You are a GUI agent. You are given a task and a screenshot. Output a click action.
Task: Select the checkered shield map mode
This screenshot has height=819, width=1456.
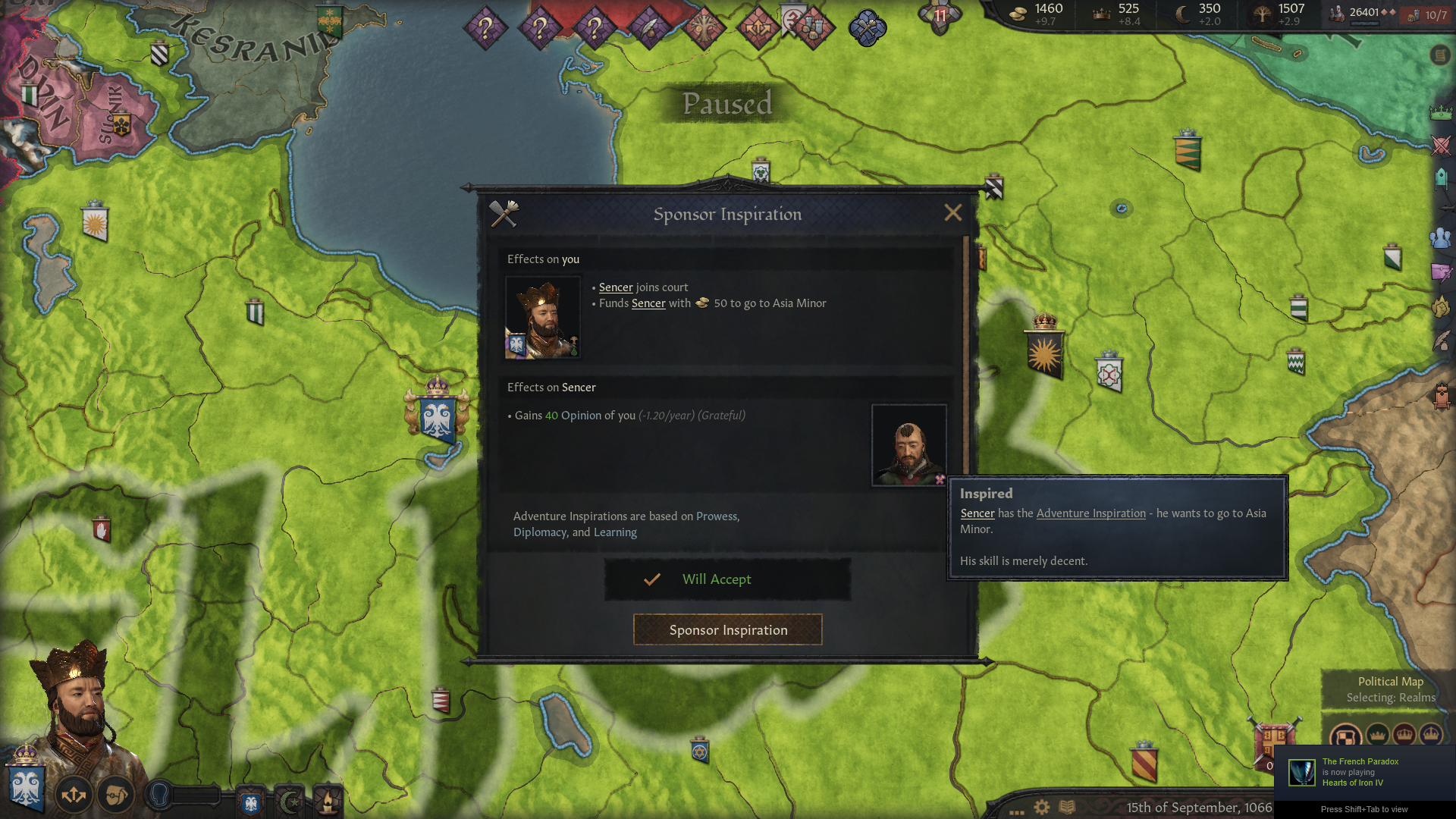(x=1346, y=736)
